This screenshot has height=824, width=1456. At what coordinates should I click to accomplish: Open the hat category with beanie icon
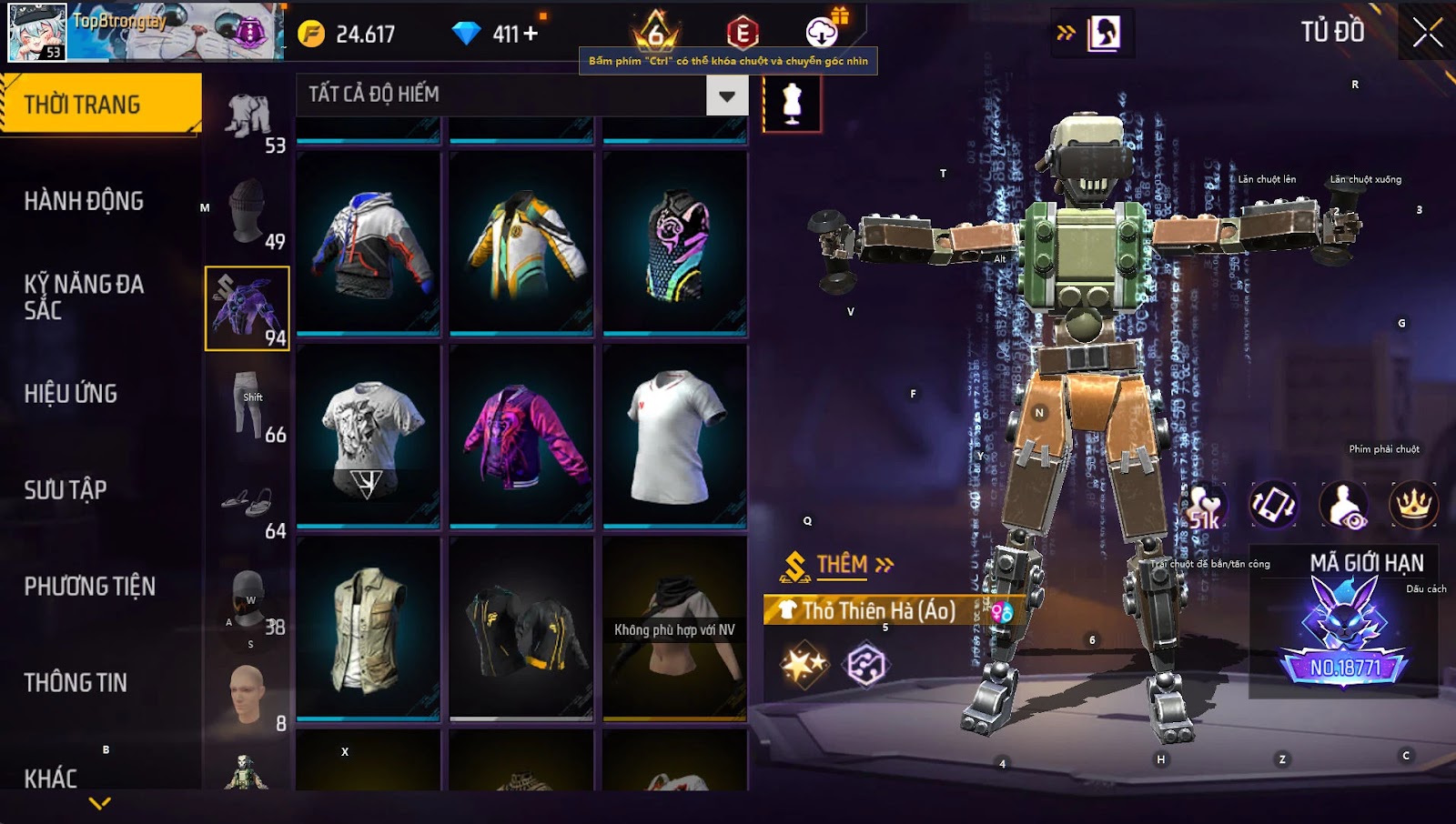248,212
